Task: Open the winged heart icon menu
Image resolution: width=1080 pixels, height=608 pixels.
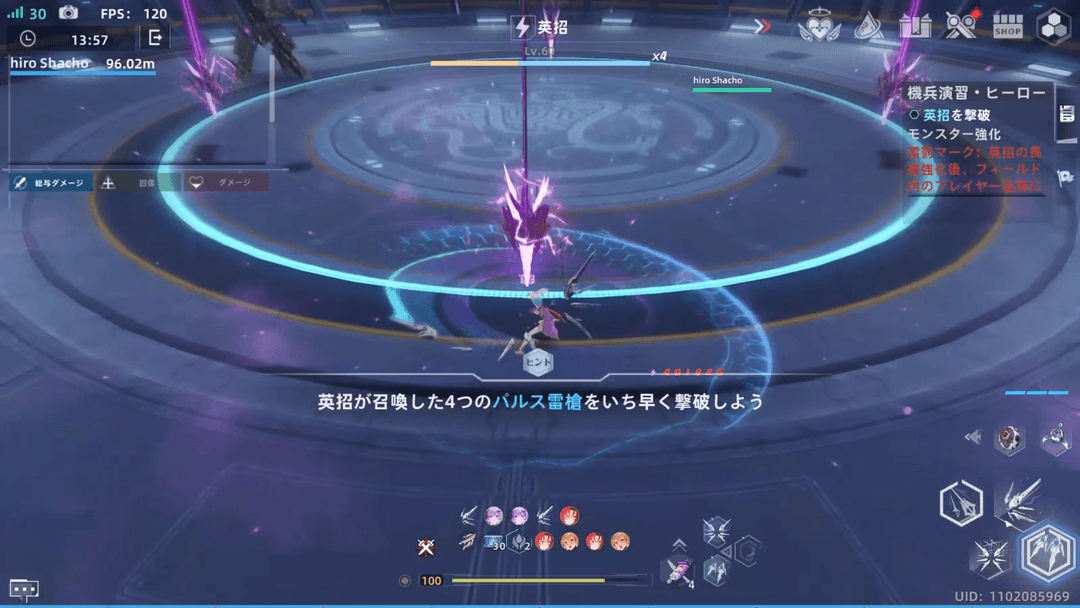Action: pos(819,27)
